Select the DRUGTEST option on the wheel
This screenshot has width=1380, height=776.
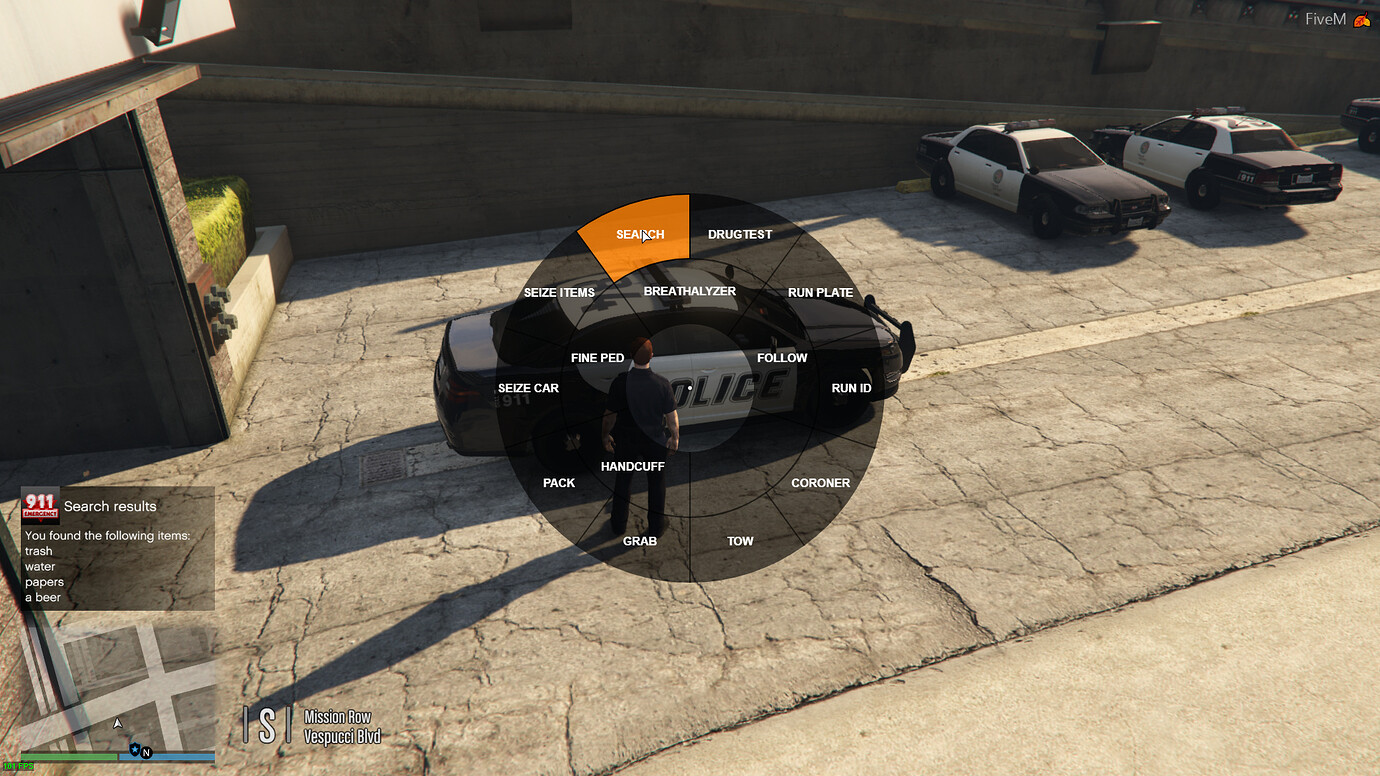(x=740, y=234)
